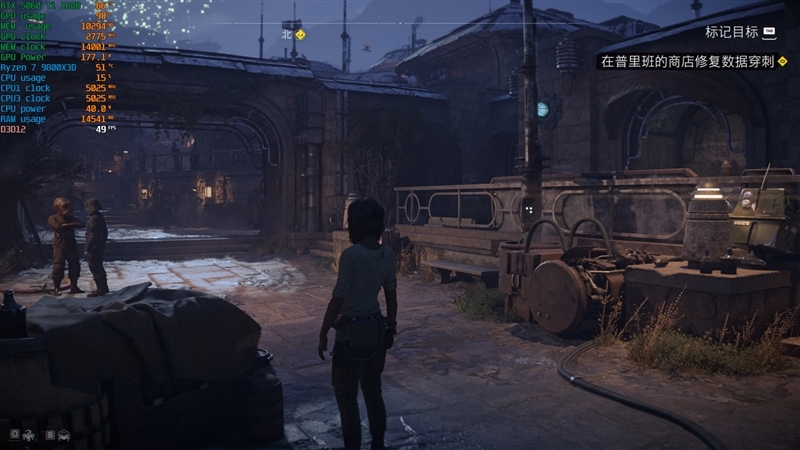
Task: Select the quest objective about repairing the data spike
Action: [686, 62]
